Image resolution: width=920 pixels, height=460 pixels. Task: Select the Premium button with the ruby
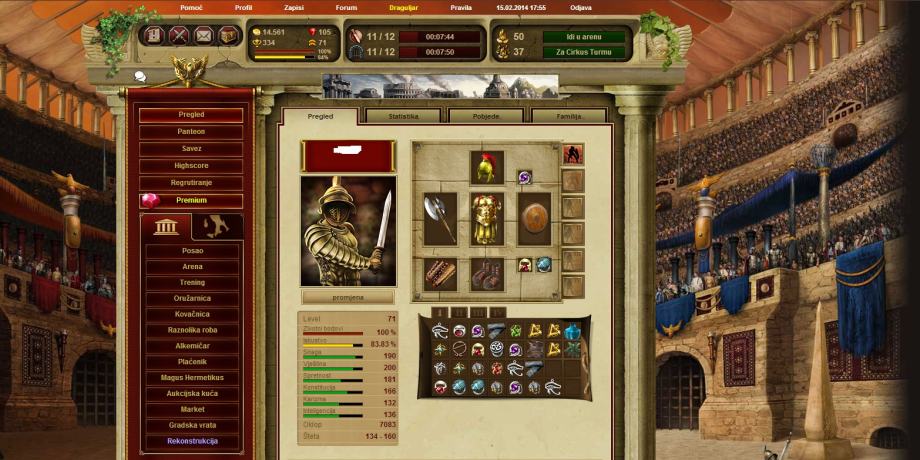(191, 200)
